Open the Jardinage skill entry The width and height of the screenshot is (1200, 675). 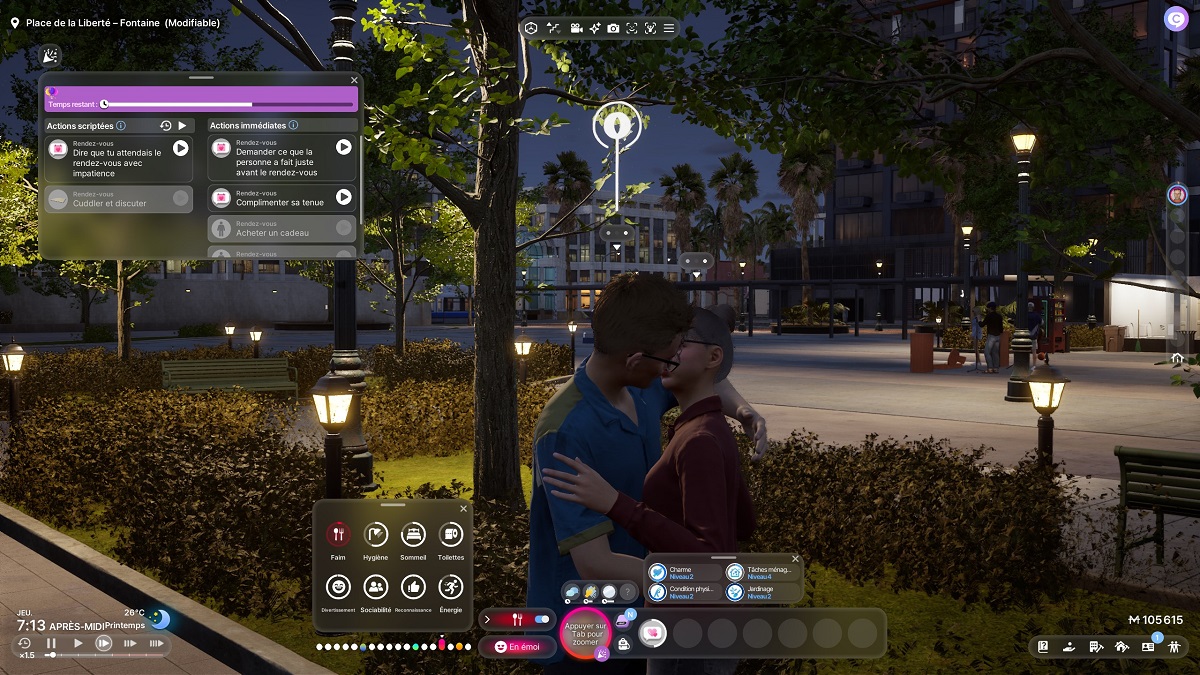763,592
